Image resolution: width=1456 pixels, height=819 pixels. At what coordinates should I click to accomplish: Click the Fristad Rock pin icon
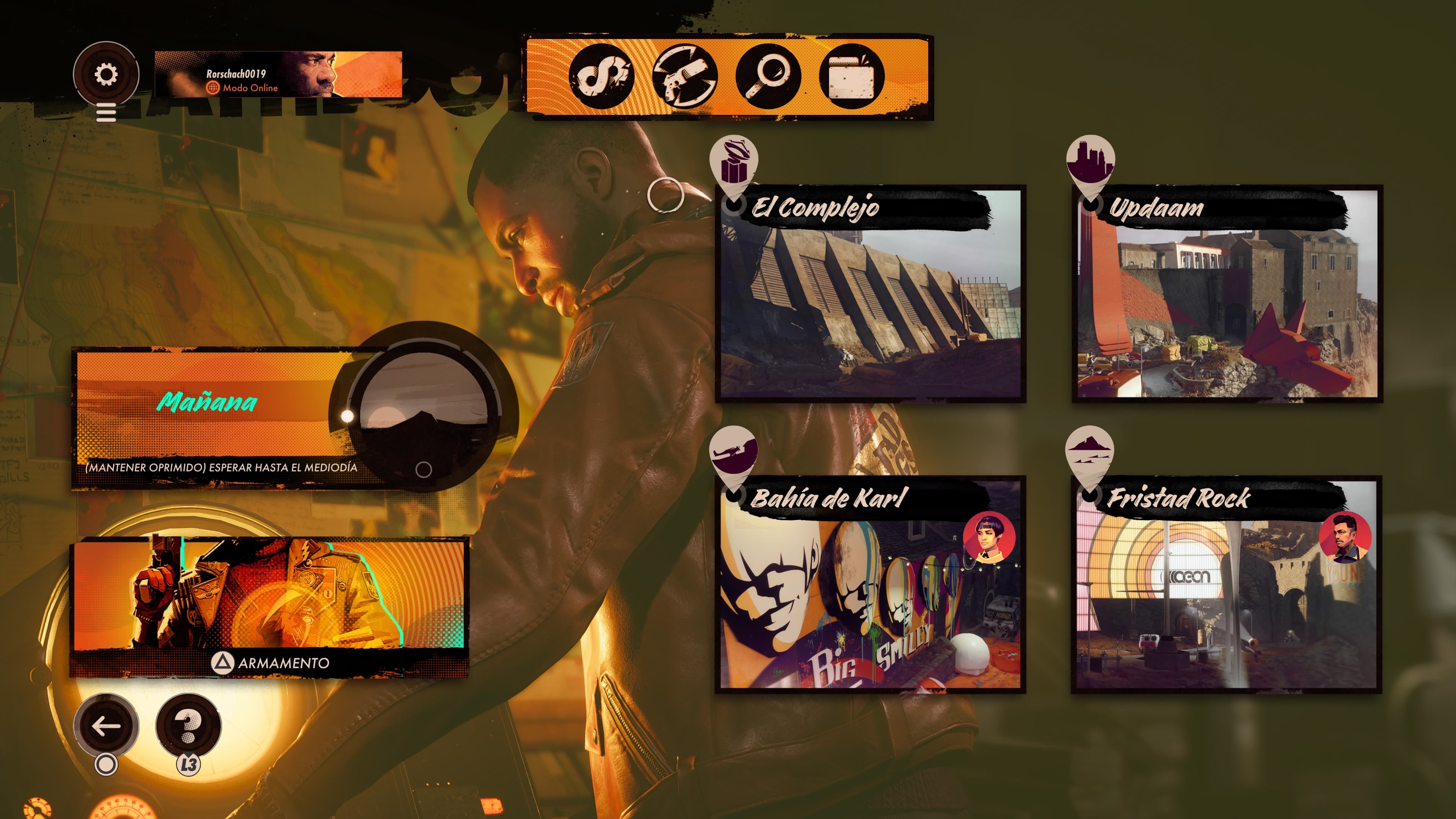tap(1089, 452)
